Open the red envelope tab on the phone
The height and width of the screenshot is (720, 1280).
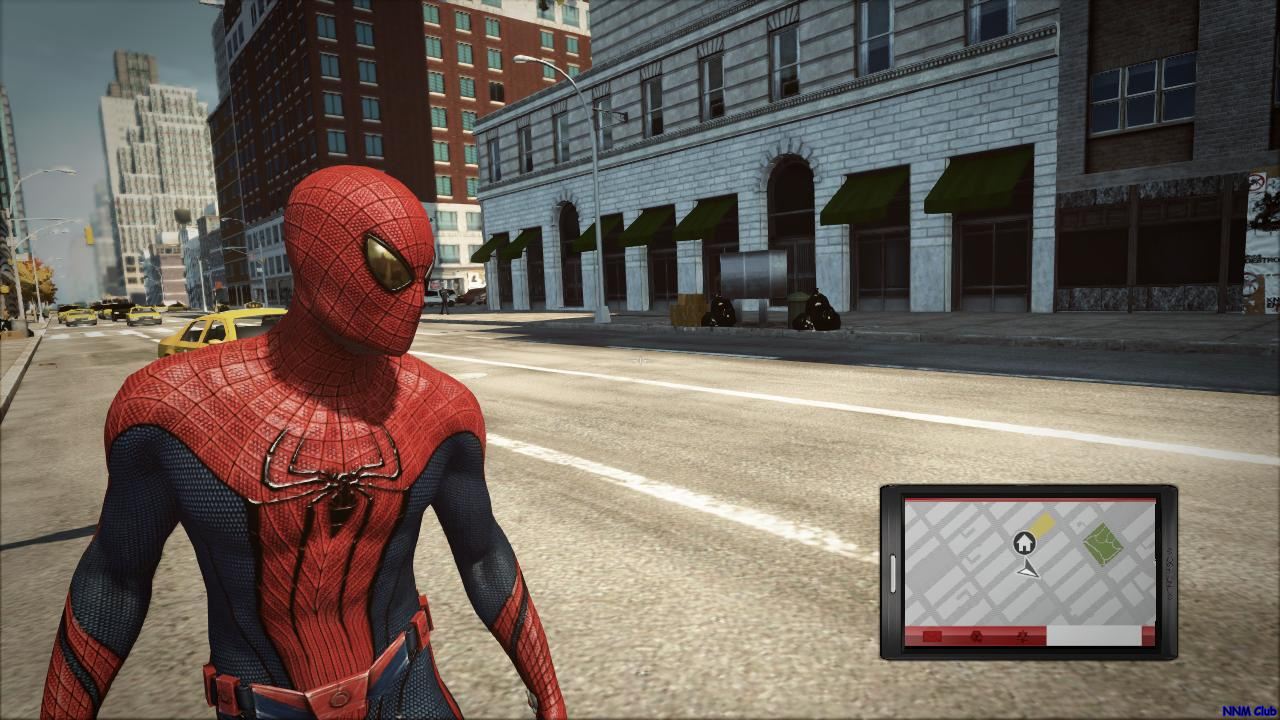pyautogui.click(x=932, y=636)
